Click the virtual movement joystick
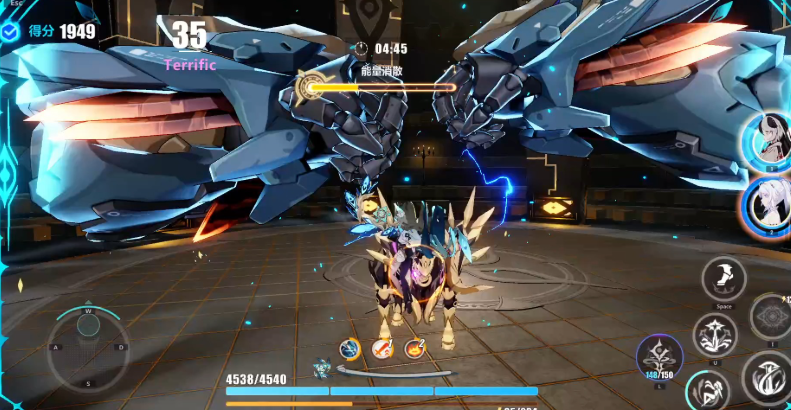 coord(88,345)
